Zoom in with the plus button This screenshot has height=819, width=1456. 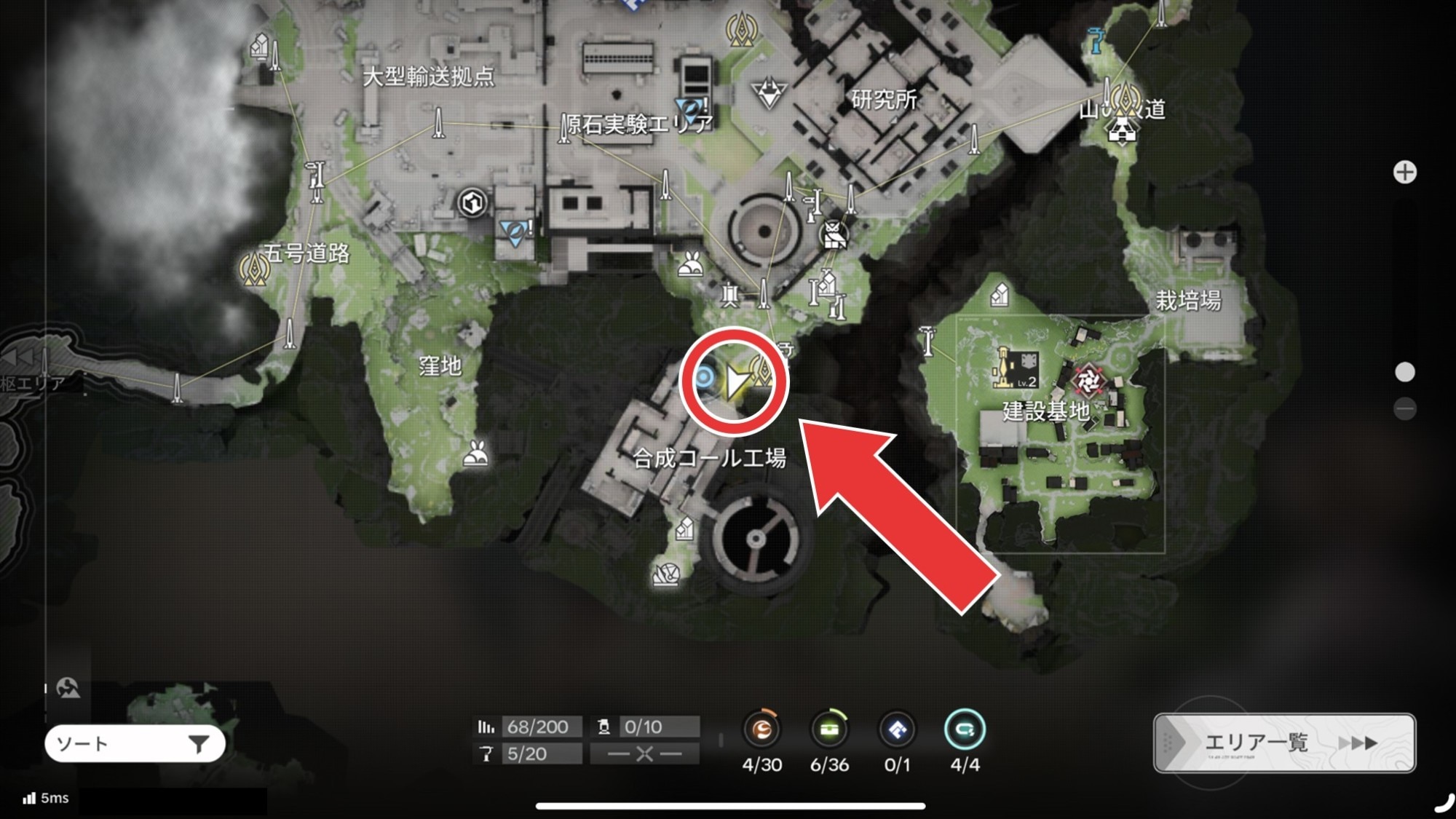[x=1404, y=173]
